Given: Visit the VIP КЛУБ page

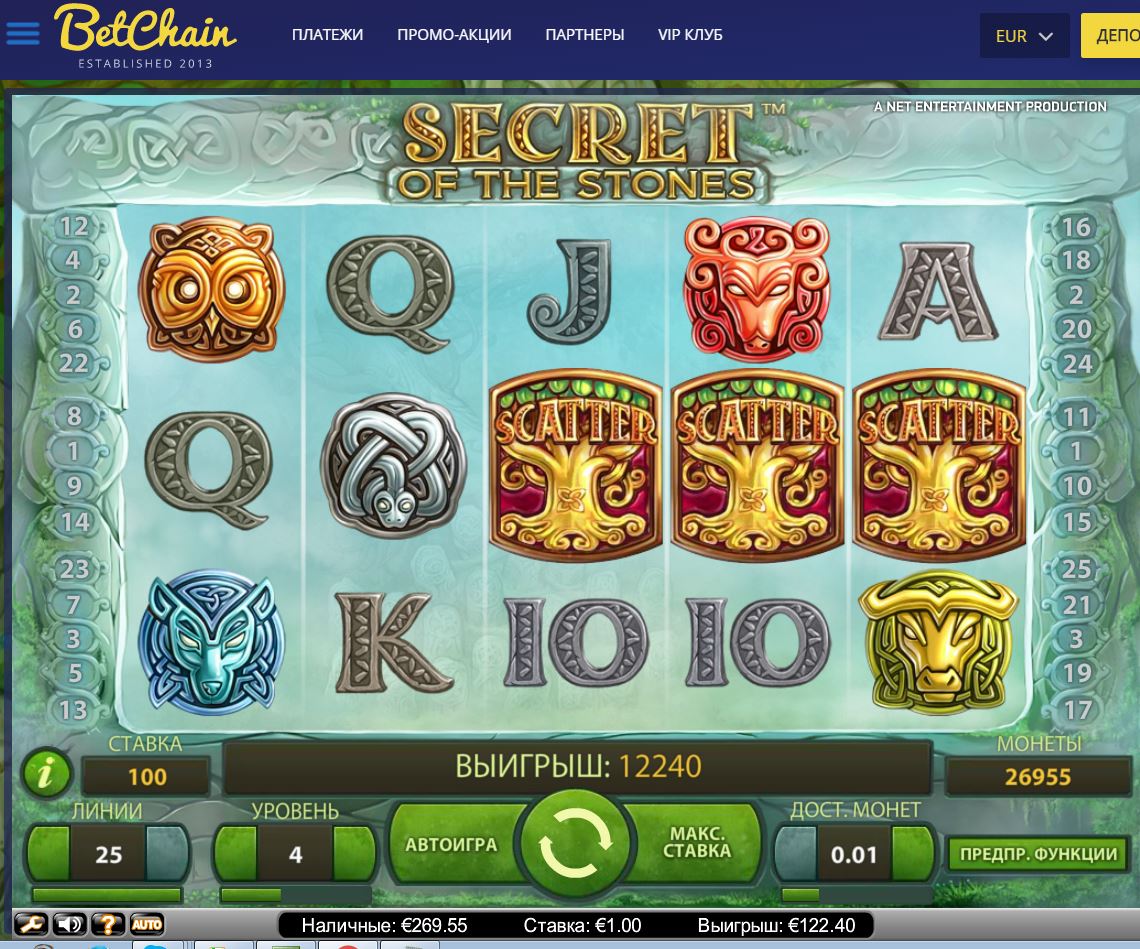Looking at the screenshot, I should (690, 35).
